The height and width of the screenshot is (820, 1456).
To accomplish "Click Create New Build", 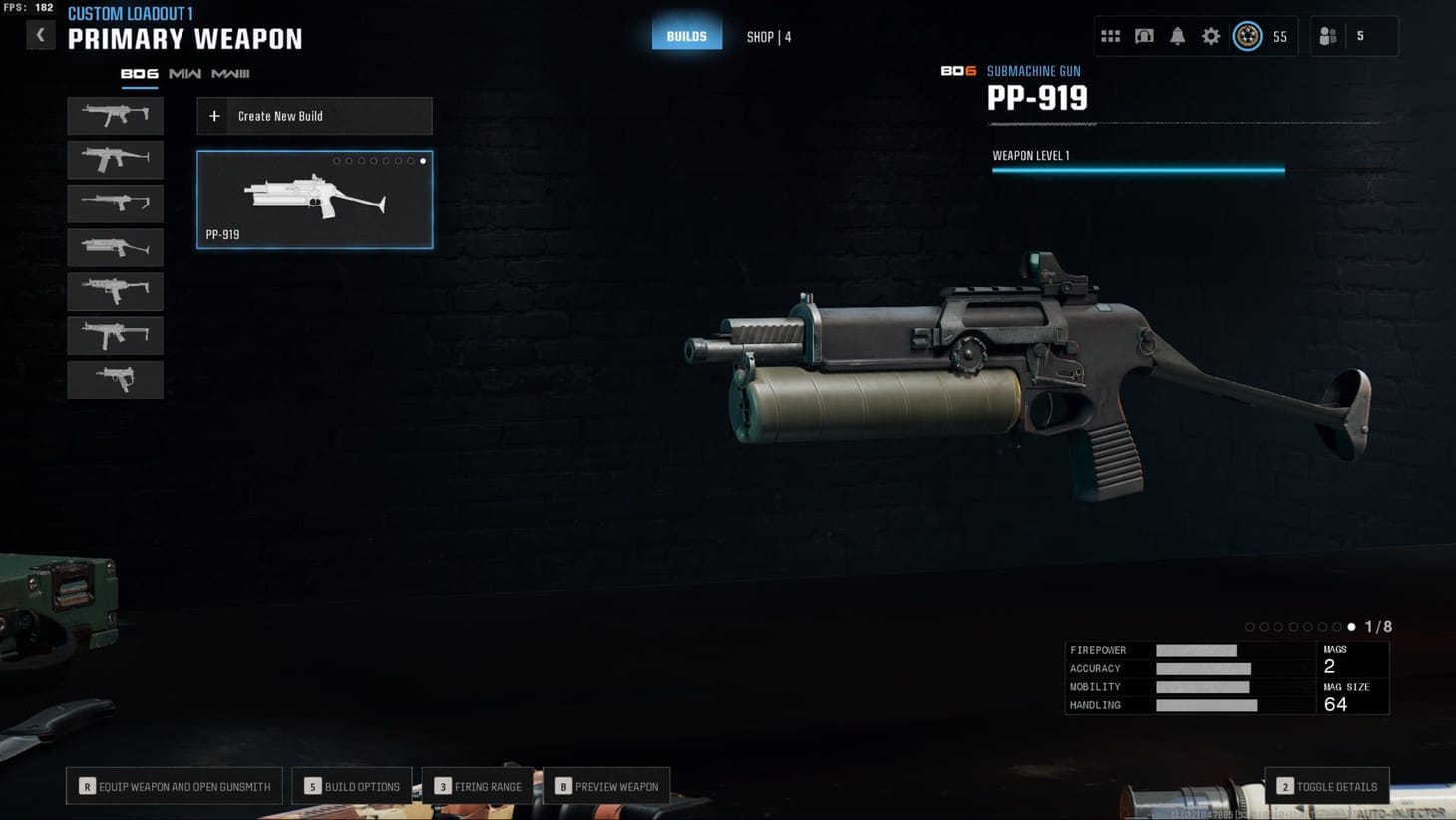I will 314,116.
